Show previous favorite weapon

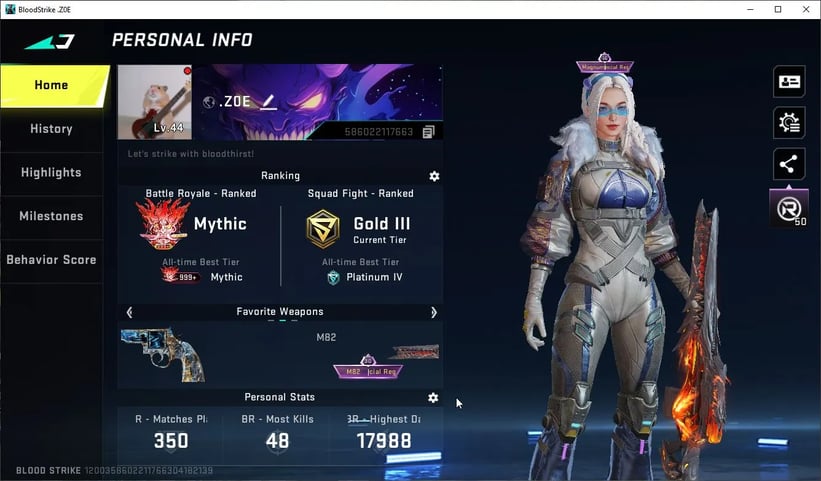coord(129,312)
